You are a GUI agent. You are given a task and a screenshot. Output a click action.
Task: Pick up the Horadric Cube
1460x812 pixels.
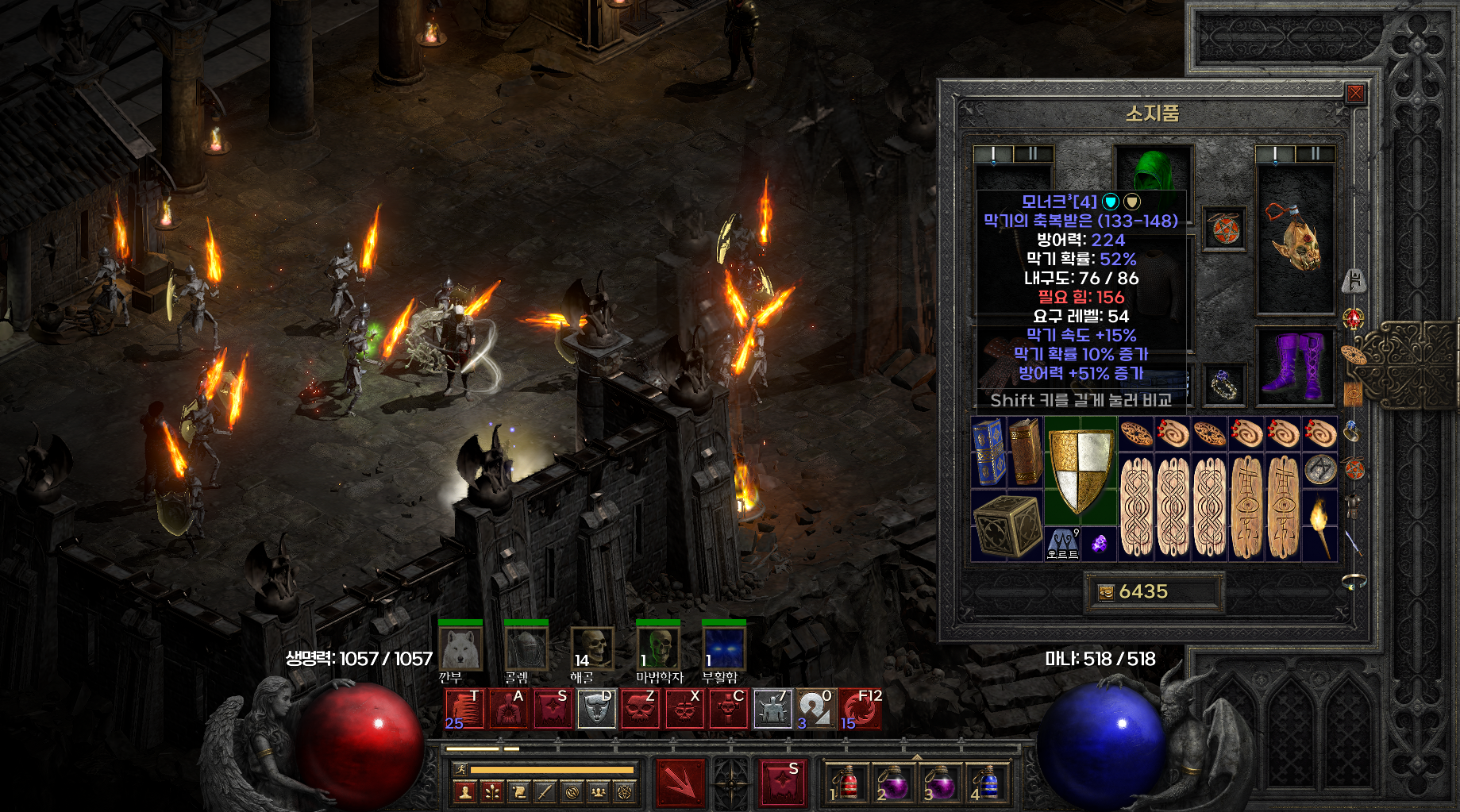(1006, 525)
